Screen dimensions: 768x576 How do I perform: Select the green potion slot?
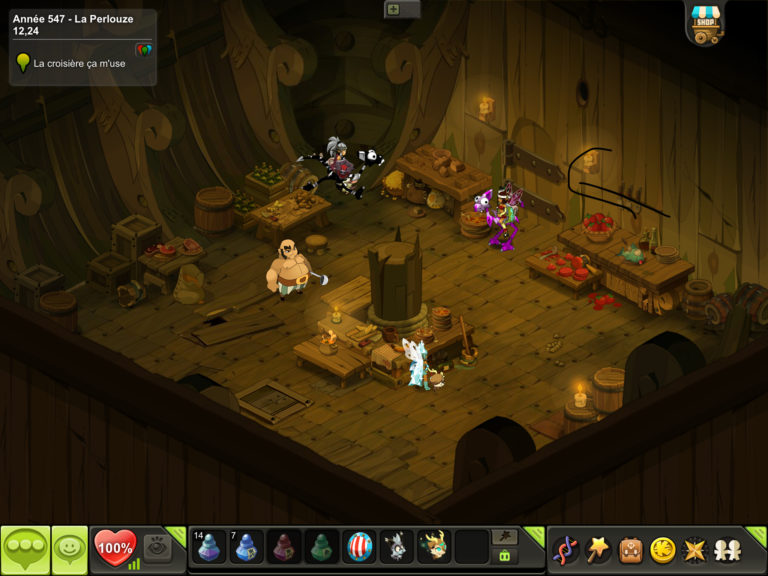click(321, 547)
